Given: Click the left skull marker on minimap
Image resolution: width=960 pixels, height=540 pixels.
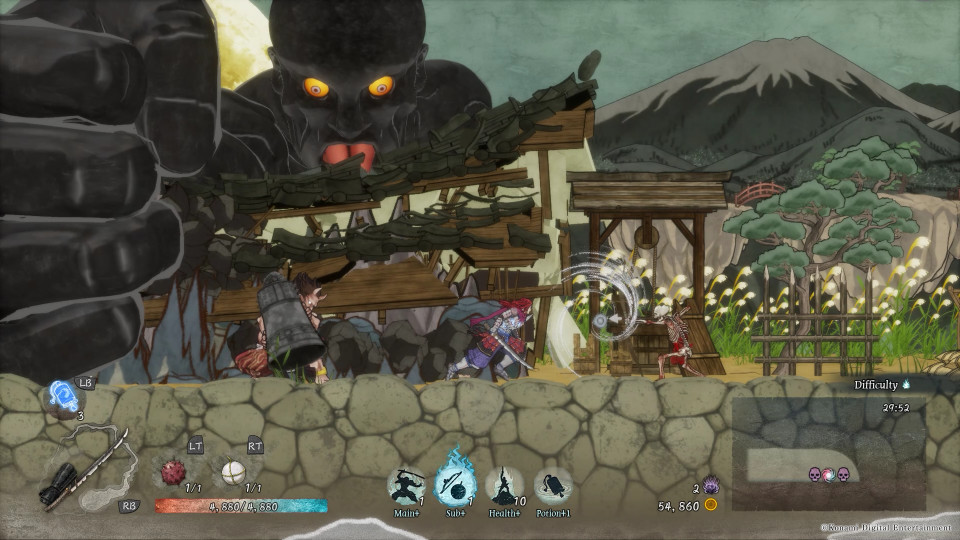Looking at the screenshot, I should pyautogui.click(x=815, y=474).
